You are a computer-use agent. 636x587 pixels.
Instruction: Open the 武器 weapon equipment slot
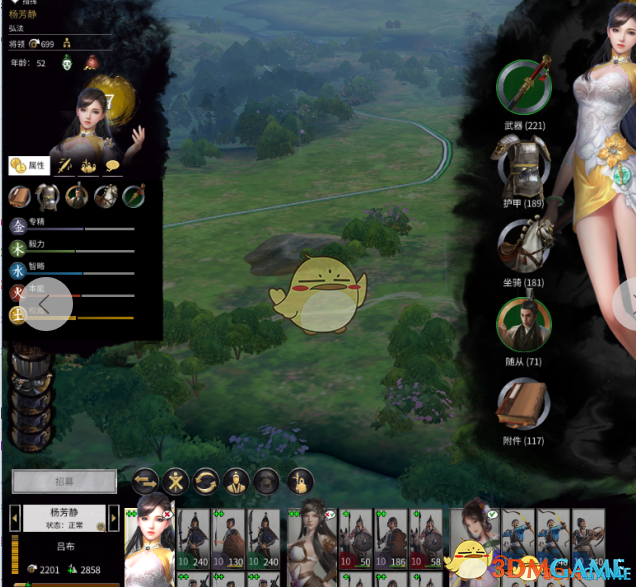tap(525, 86)
